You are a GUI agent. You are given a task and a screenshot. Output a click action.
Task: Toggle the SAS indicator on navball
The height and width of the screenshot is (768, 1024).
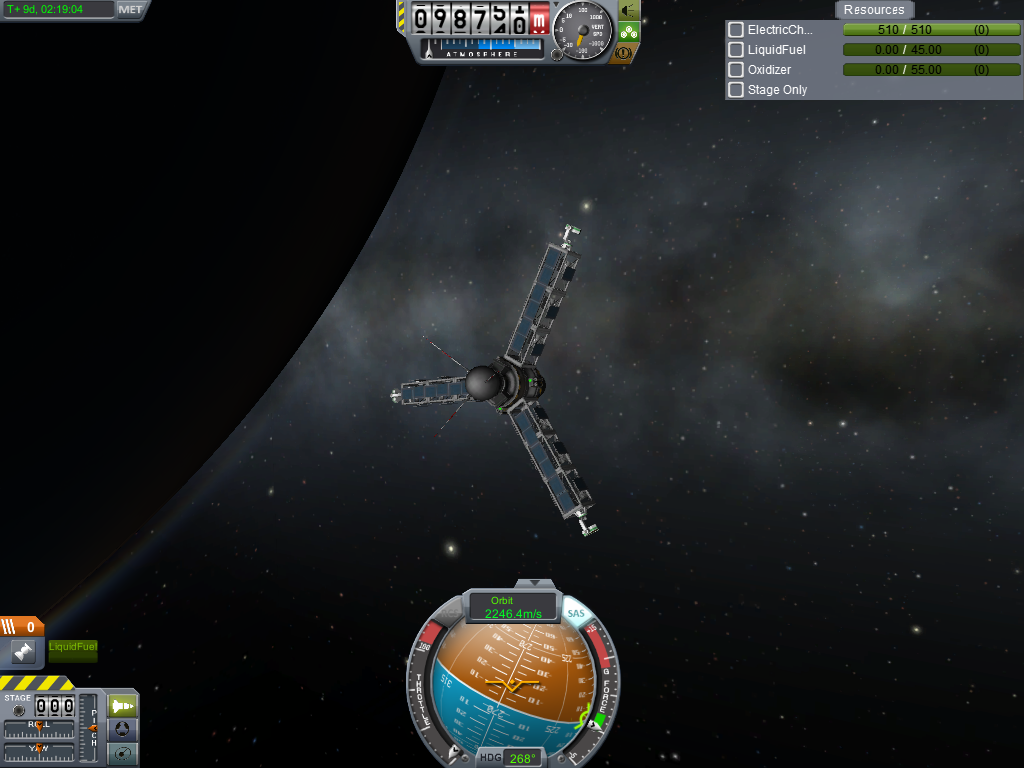(x=576, y=613)
